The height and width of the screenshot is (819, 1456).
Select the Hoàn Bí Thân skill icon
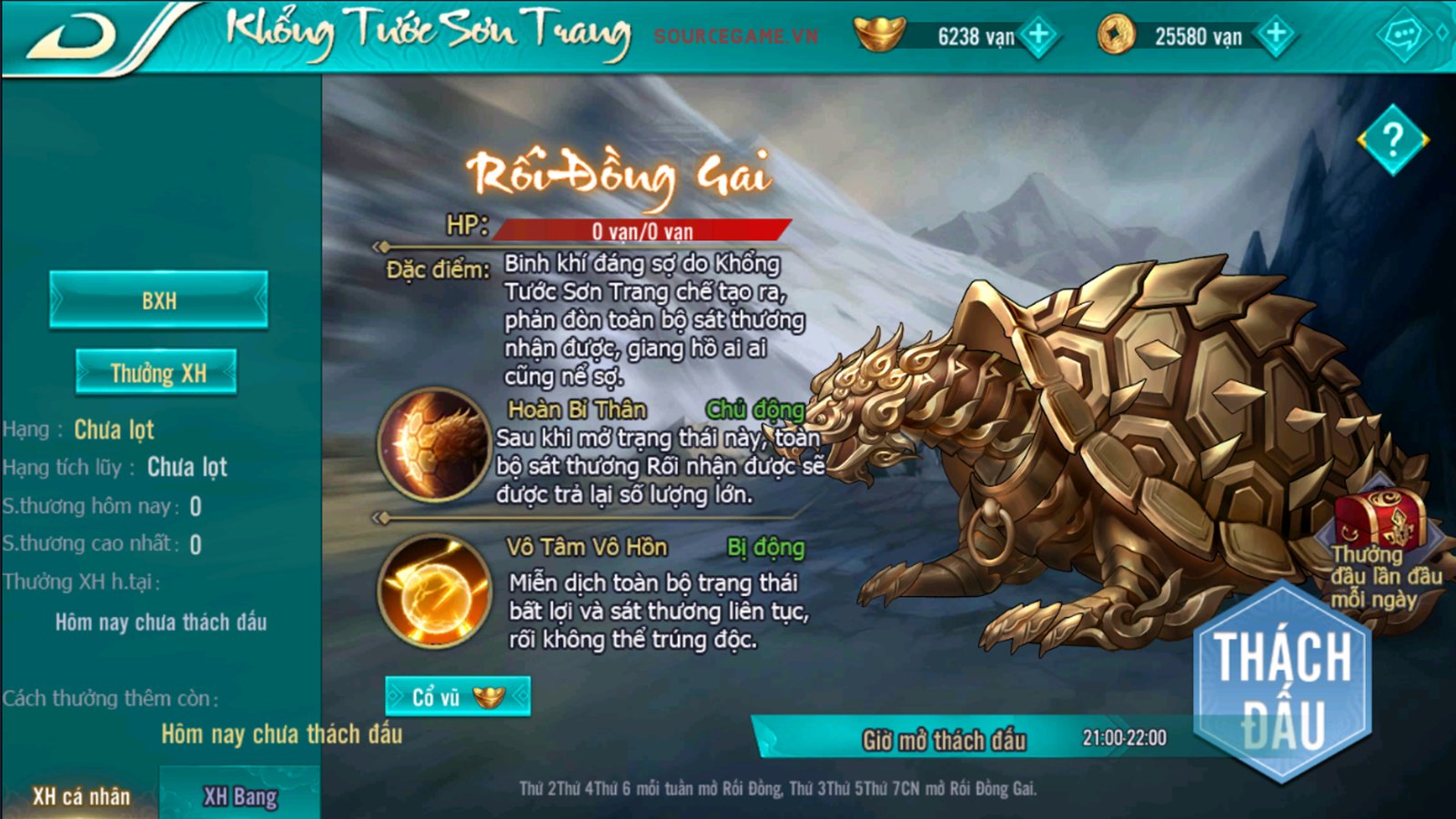pos(434,444)
